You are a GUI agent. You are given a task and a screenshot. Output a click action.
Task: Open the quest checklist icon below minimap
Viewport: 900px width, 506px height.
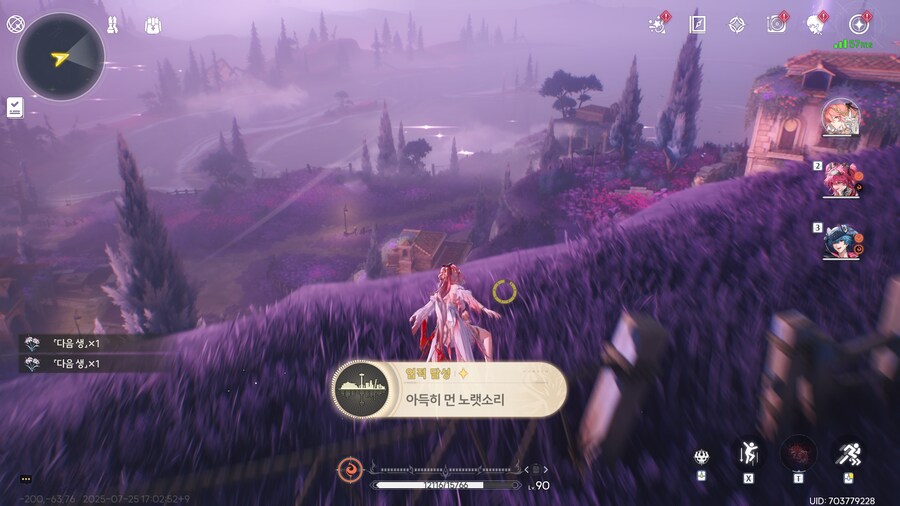[15, 107]
